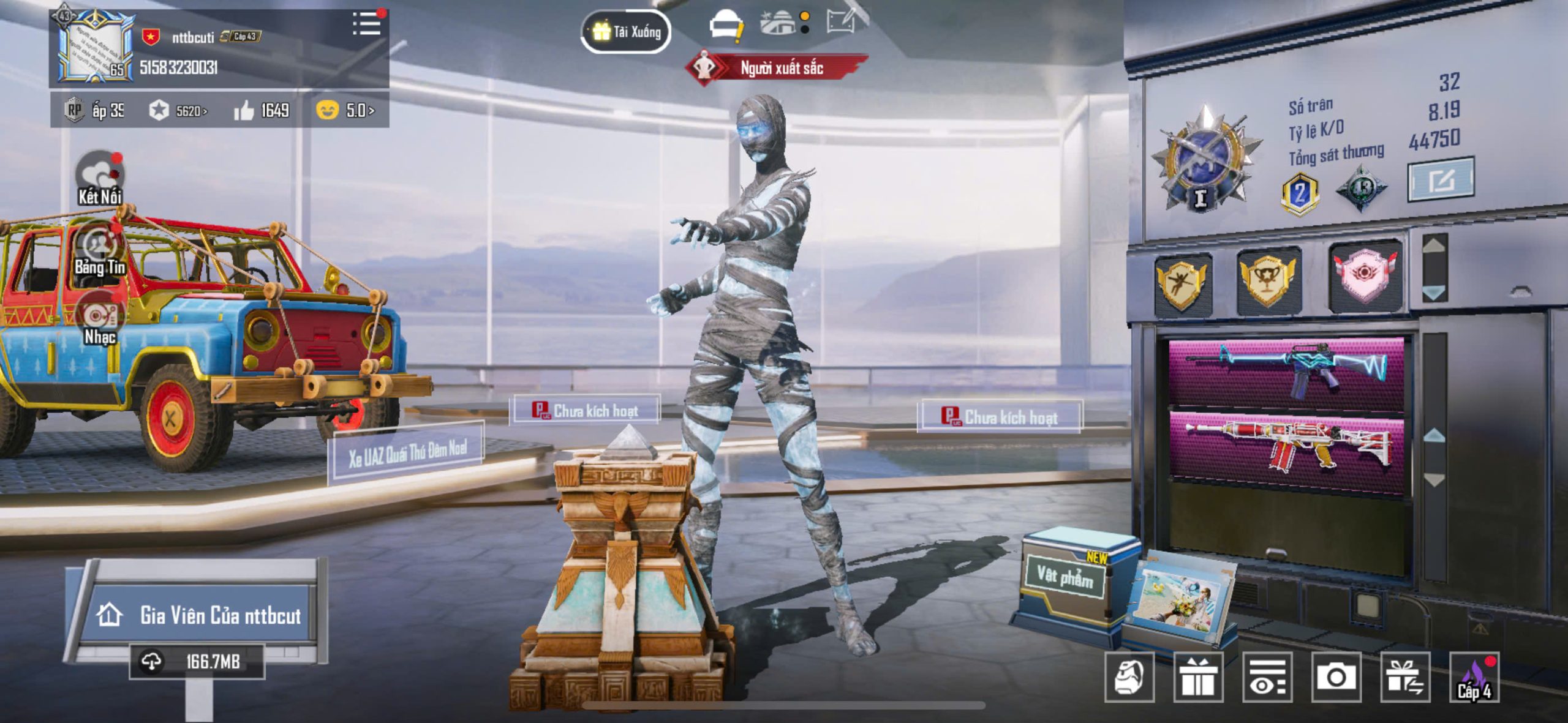1568x723 pixels.
Task: Give a thumbs-up like to the profile
Action: click(x=261, y=111)
